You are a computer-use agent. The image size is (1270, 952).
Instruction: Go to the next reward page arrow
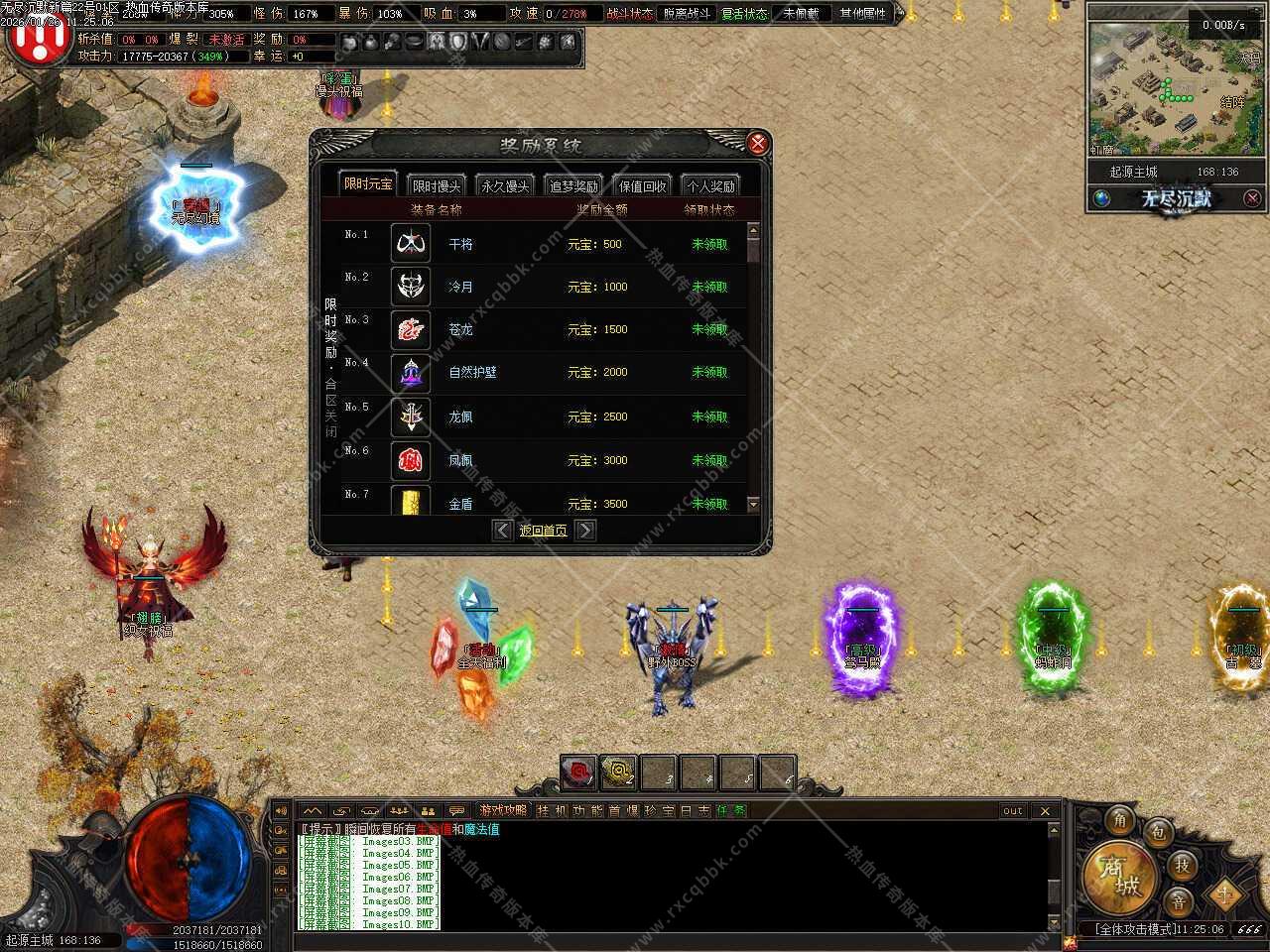[585, 531]
